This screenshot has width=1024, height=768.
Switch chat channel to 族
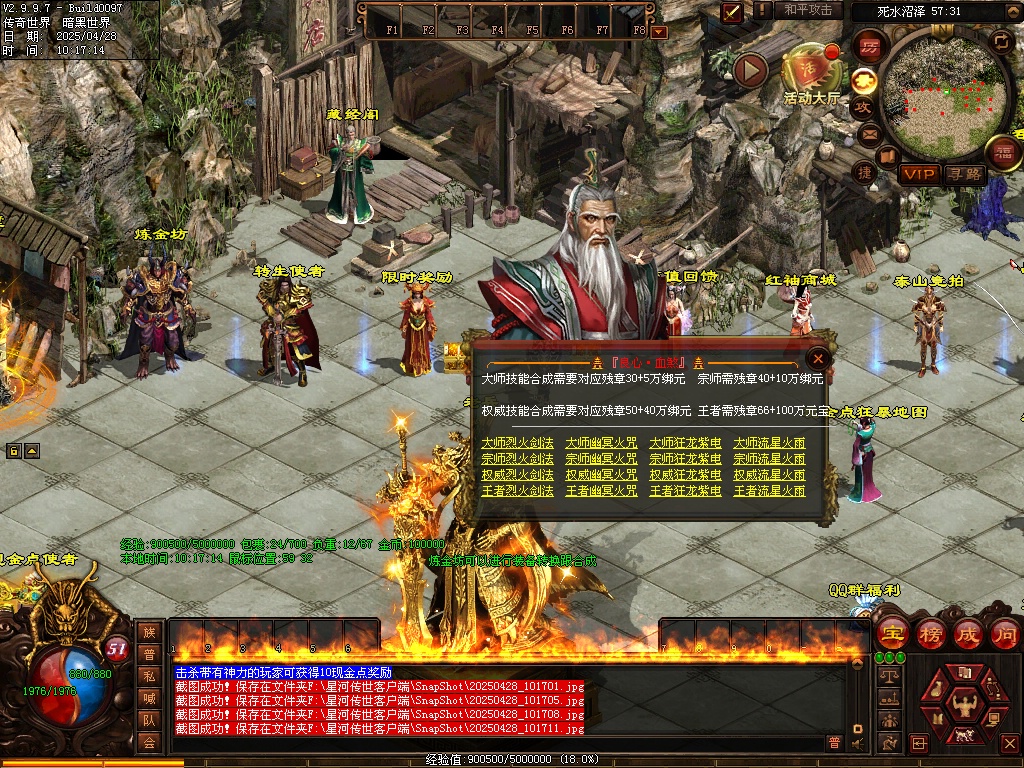[x=149, y=631]
